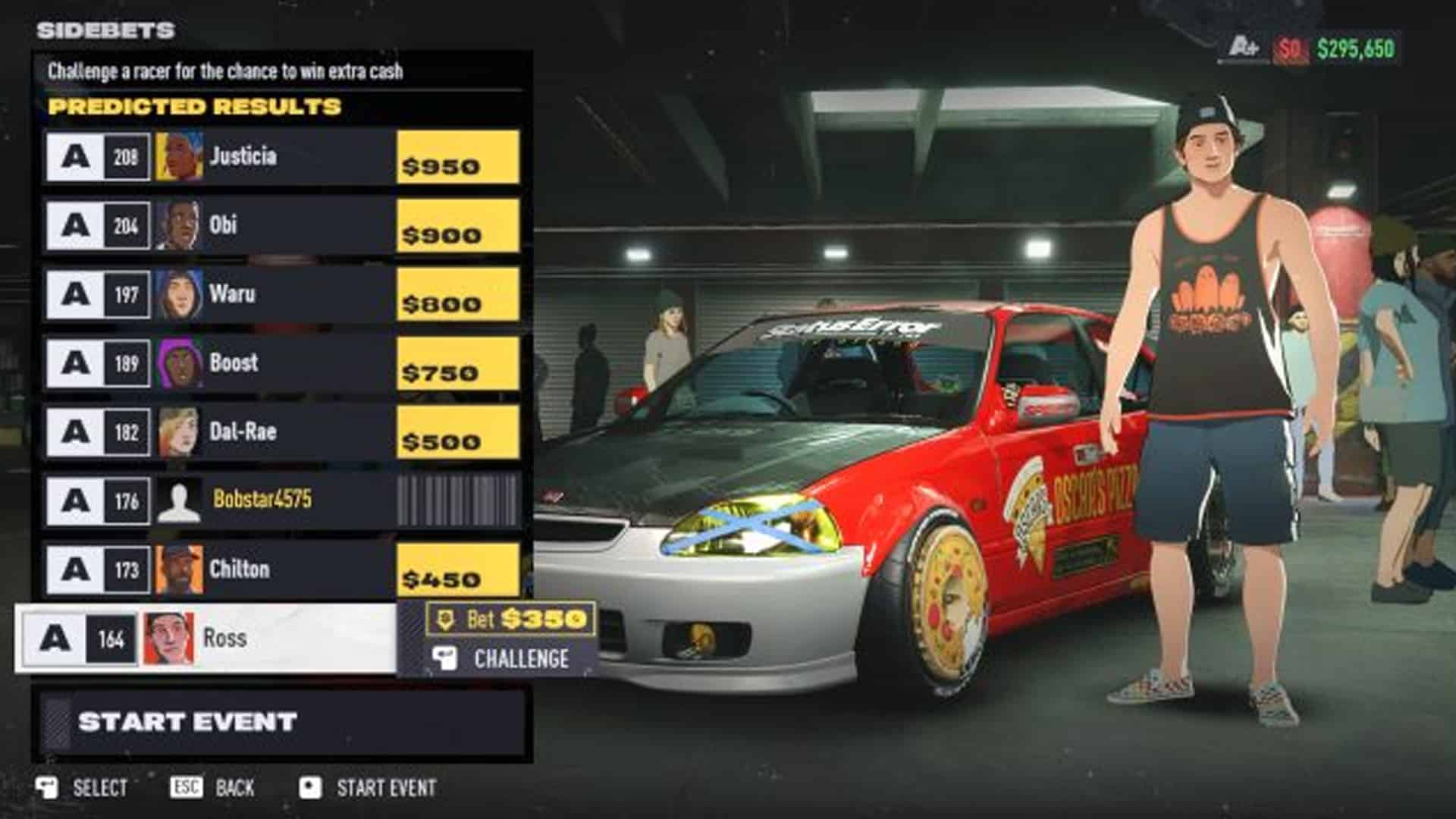The width and height of the screenshot is (1456, 819).
Task: Click the $295,650 cash total
Action: point(1357,45)
